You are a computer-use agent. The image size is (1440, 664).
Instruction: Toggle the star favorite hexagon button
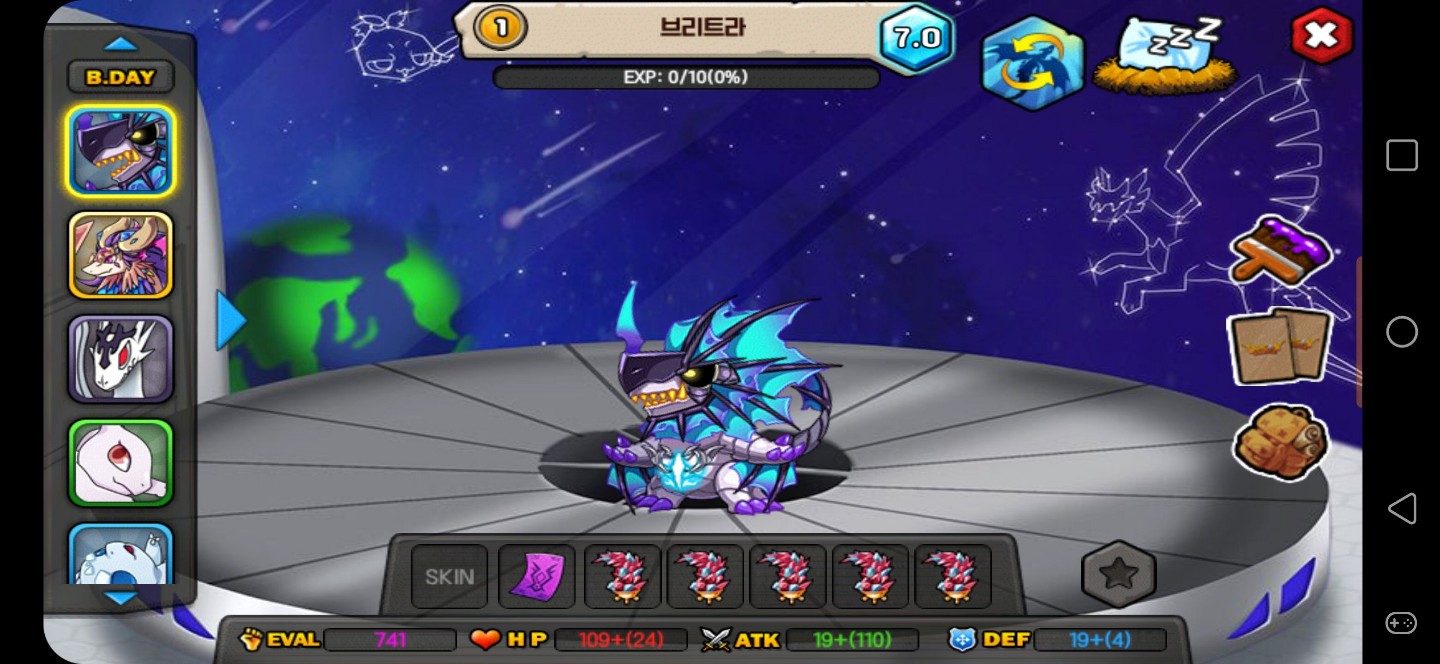1118,574
